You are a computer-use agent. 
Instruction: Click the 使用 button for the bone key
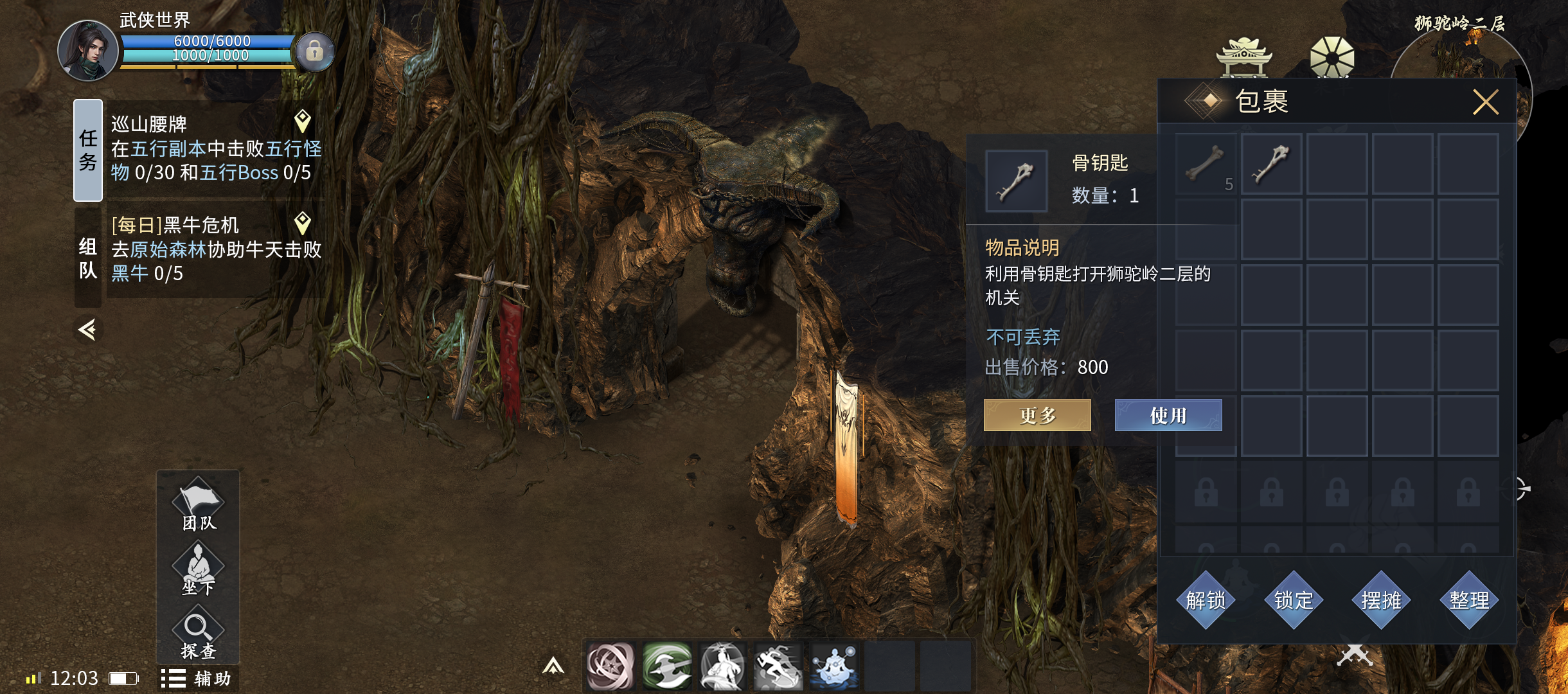[1168, 415]
